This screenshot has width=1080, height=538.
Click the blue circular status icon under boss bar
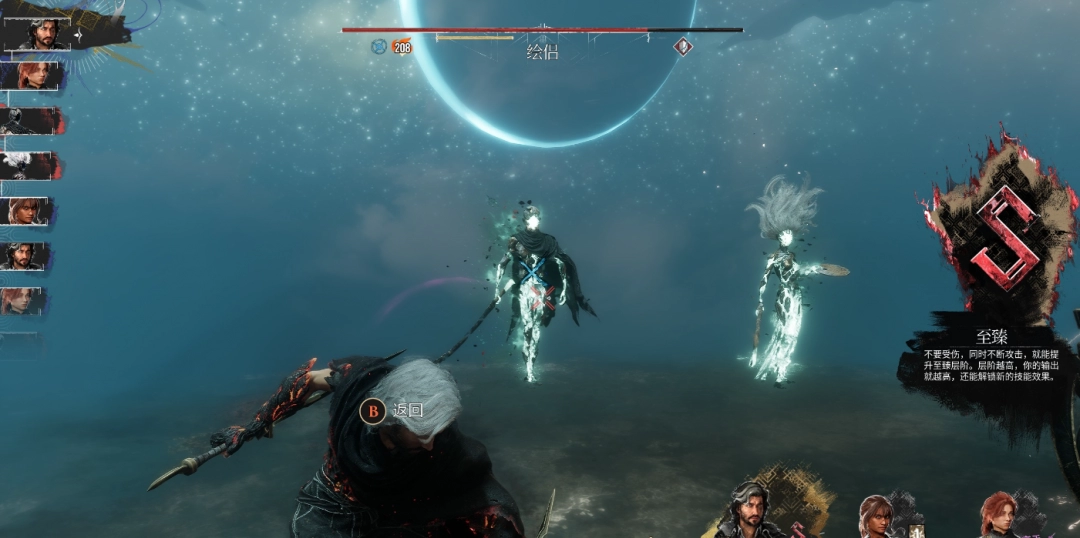[379, 46]
